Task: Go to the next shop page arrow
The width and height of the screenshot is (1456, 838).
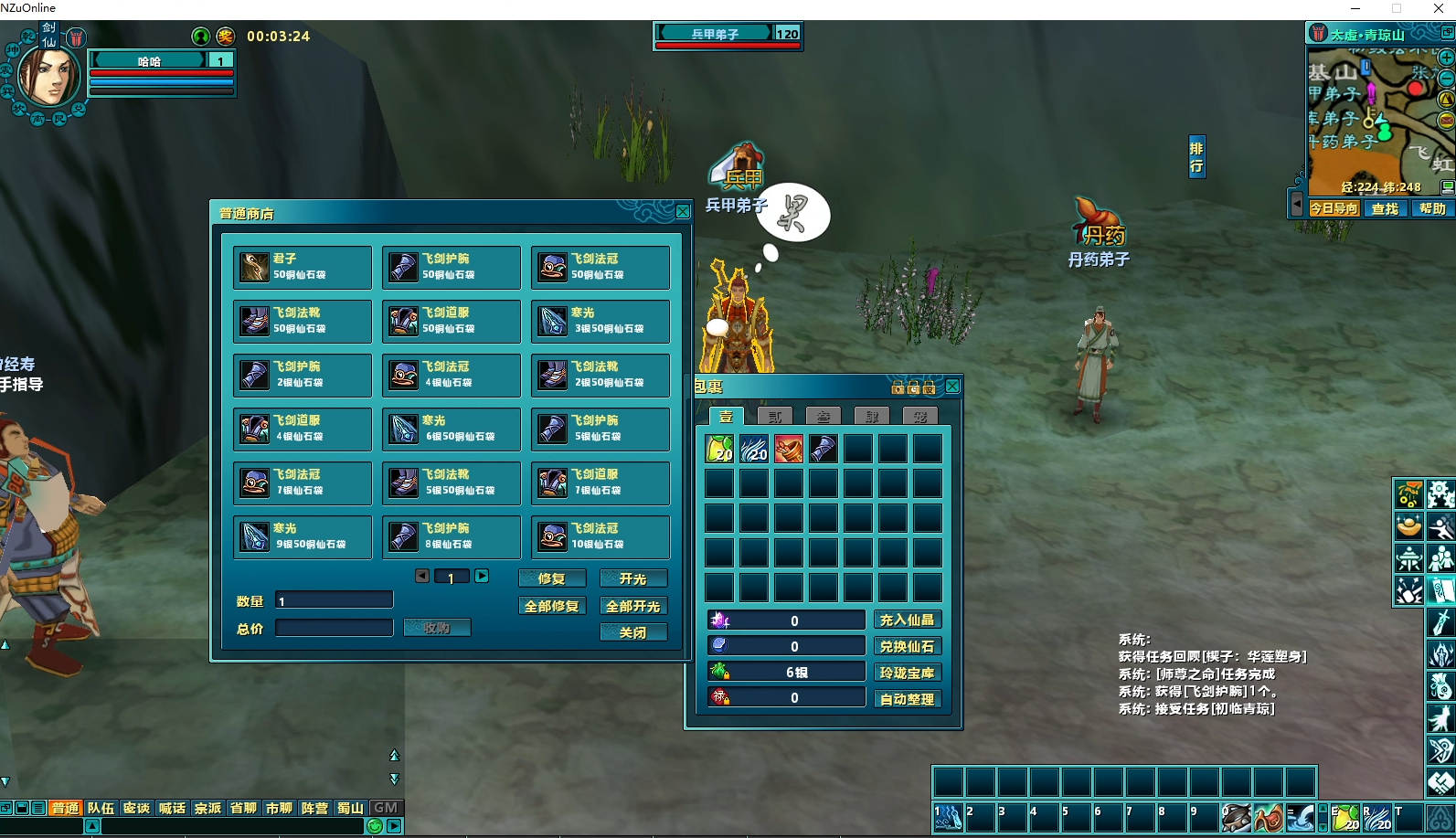Action: (x=482, y=576)
